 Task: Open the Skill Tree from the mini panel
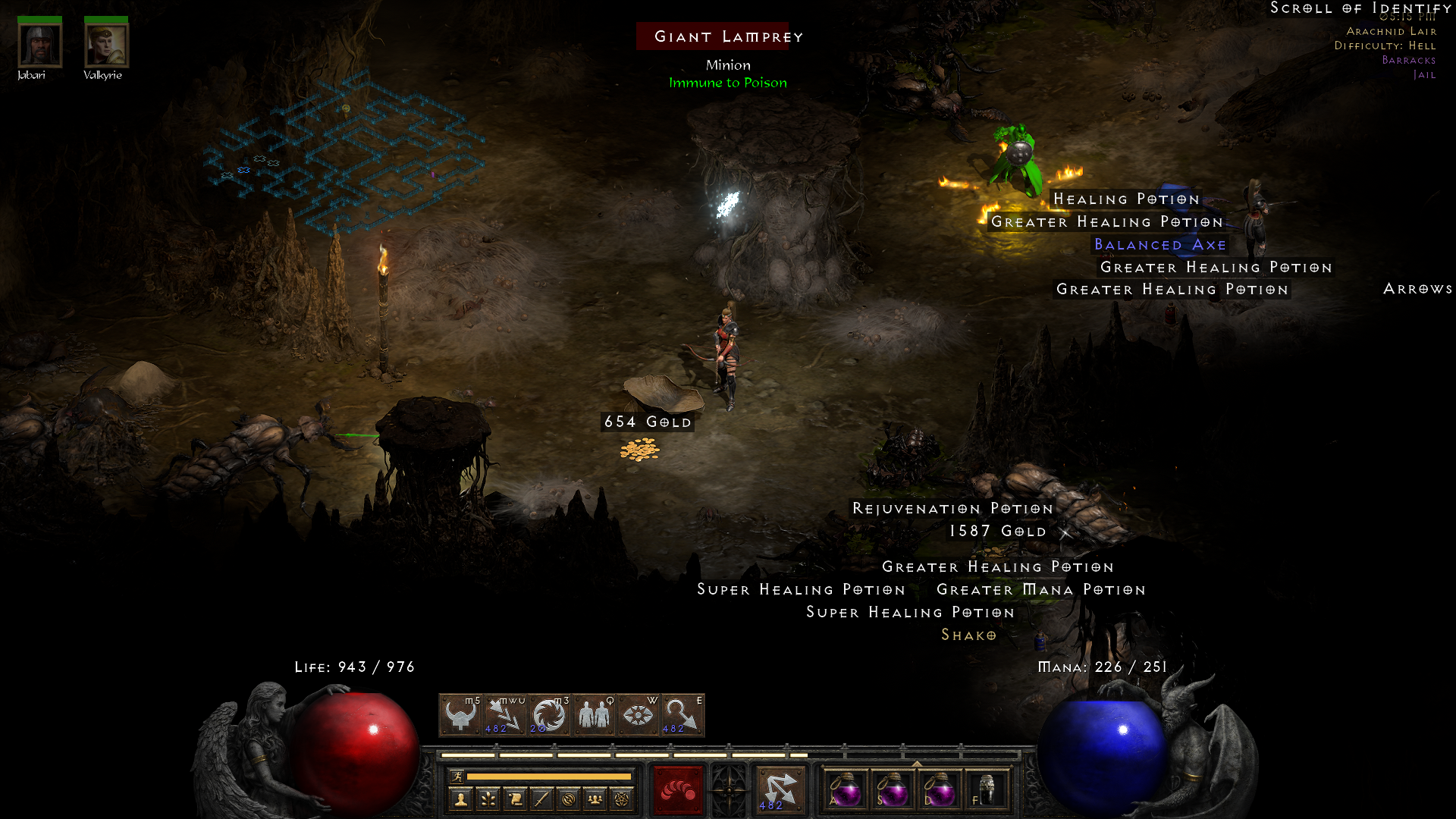click(488, 800)
